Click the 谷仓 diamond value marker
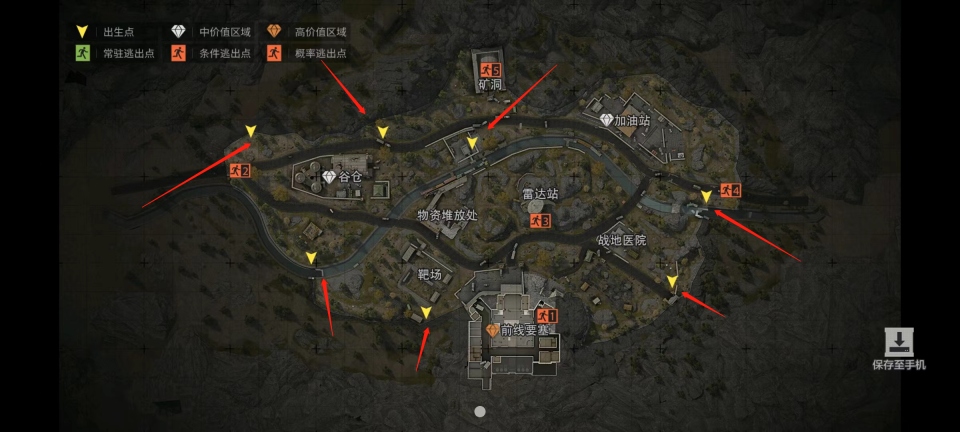960x432 pixels. tap(331, 177)
